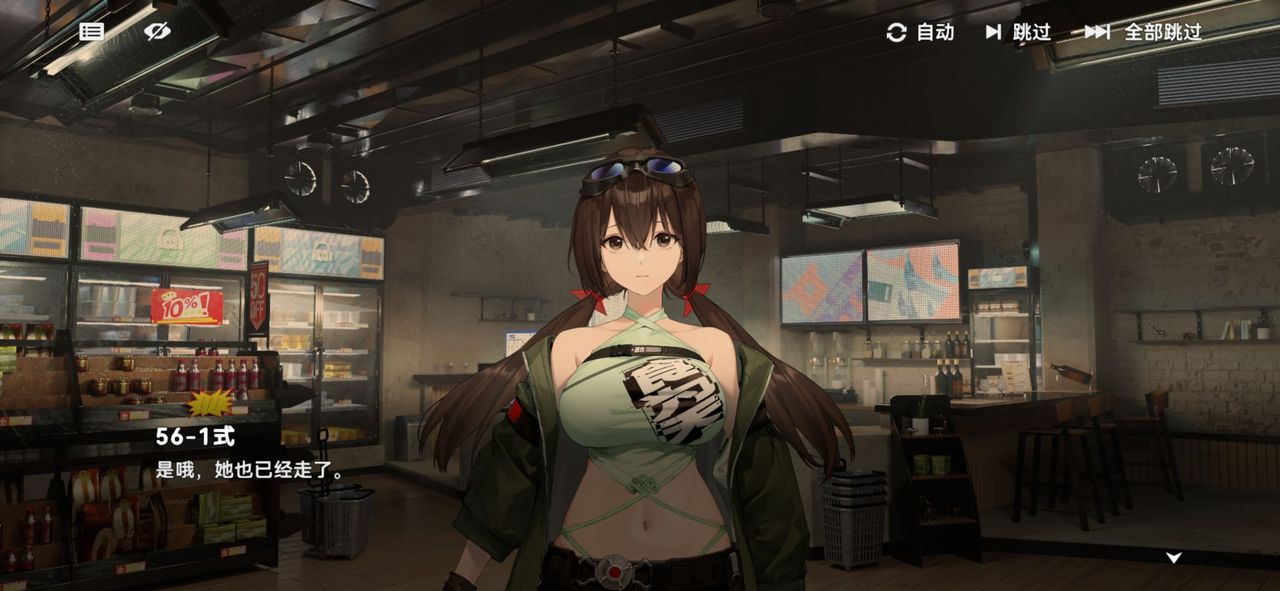Viewport: 1280px width, 591px height.
Task: Skip this line with 跳过
Action: [1019, 32]
